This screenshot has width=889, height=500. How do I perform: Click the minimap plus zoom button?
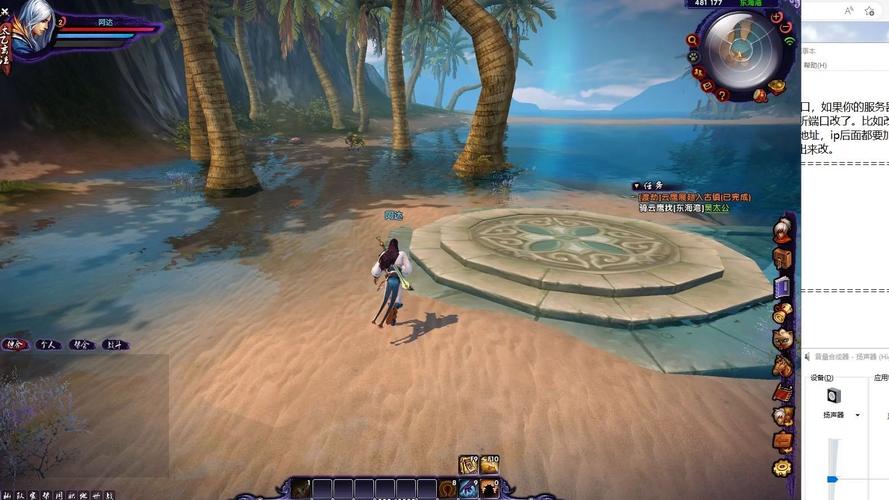[776, 15]
